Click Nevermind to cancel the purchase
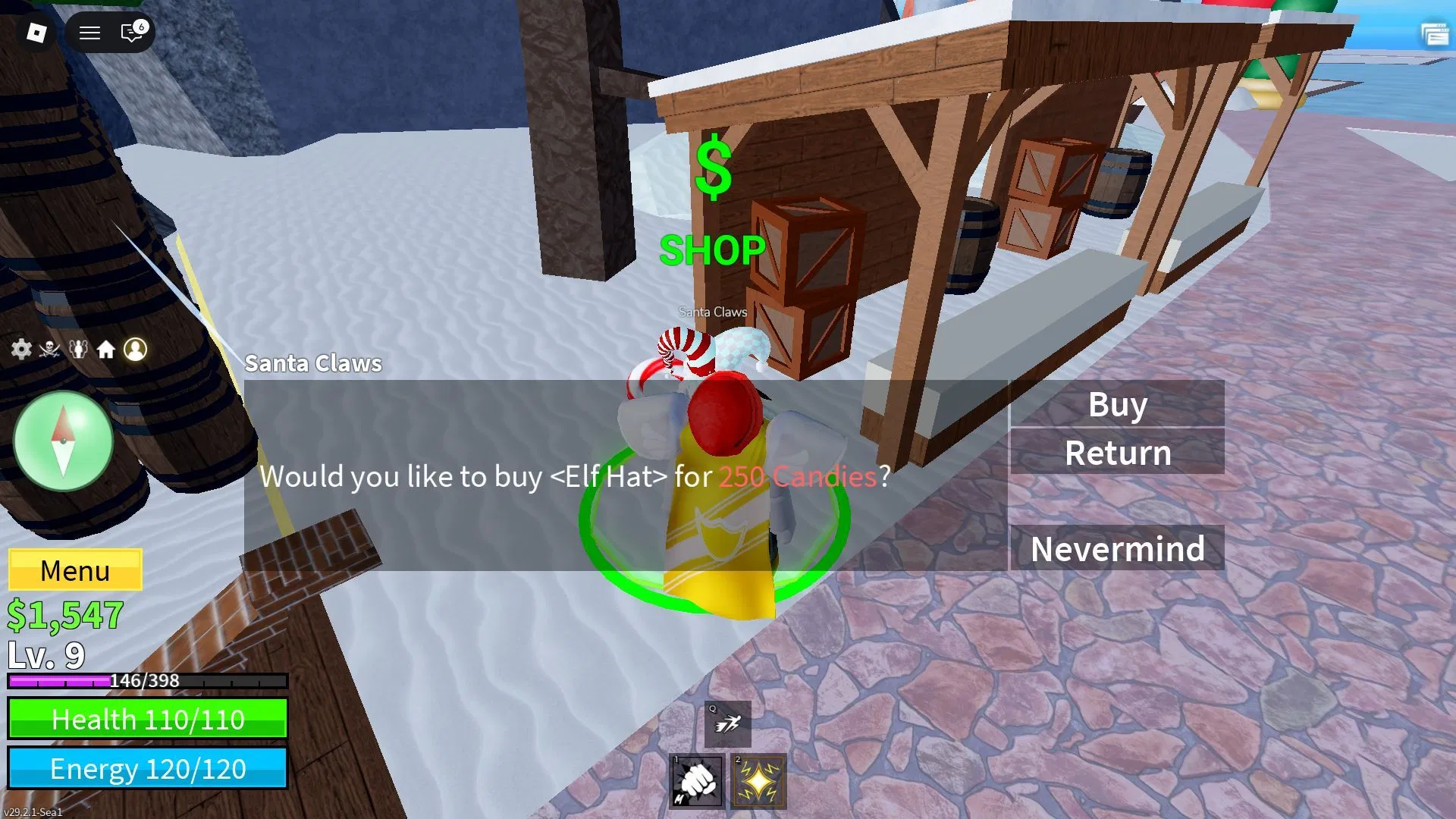 click(1116, 548)
